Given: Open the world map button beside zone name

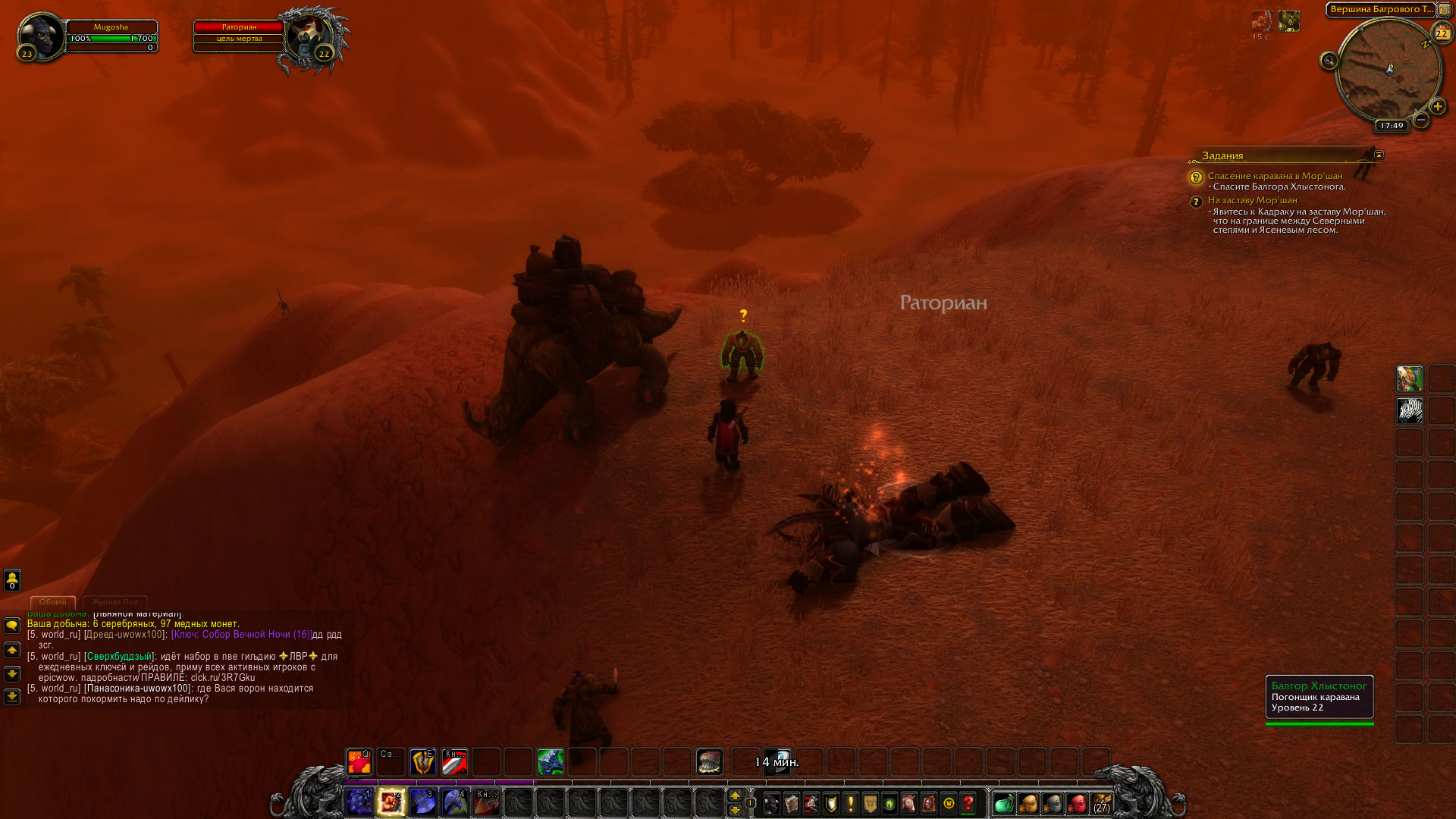Looking at the screenshot, I should tap(1445, 10).
